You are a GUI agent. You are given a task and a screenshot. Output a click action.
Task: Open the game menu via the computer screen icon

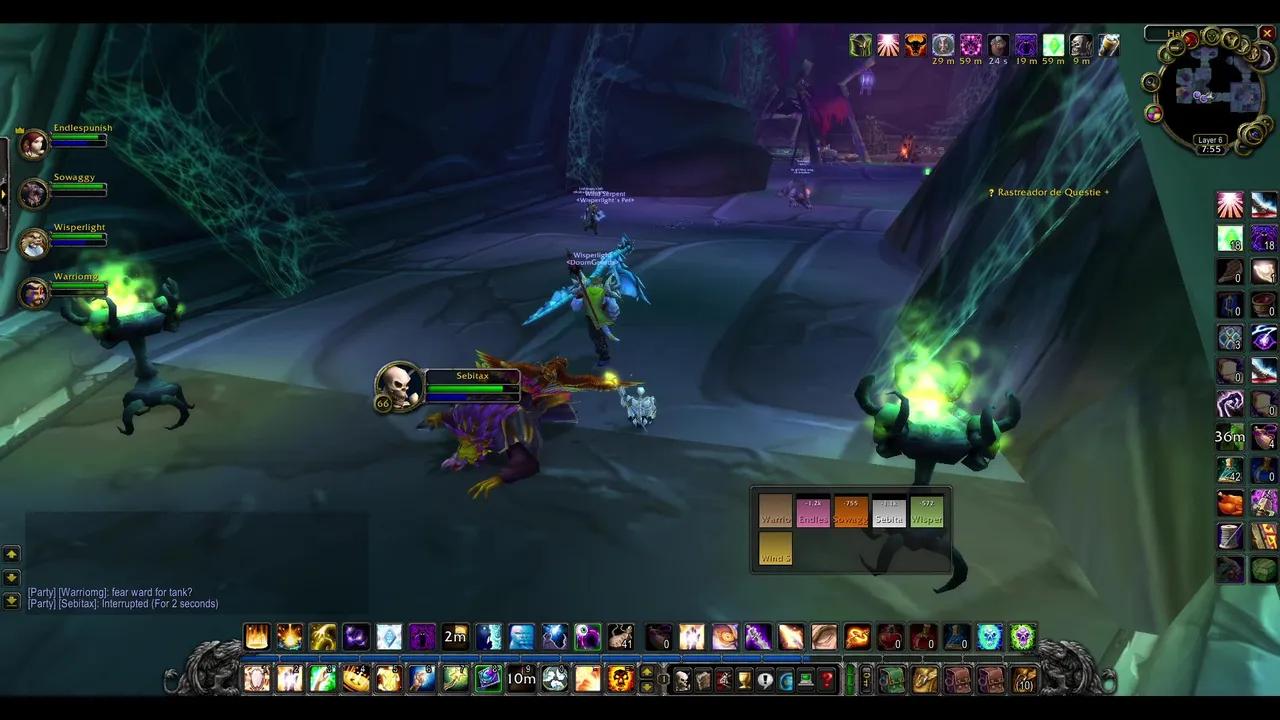[x=806, y=682]
